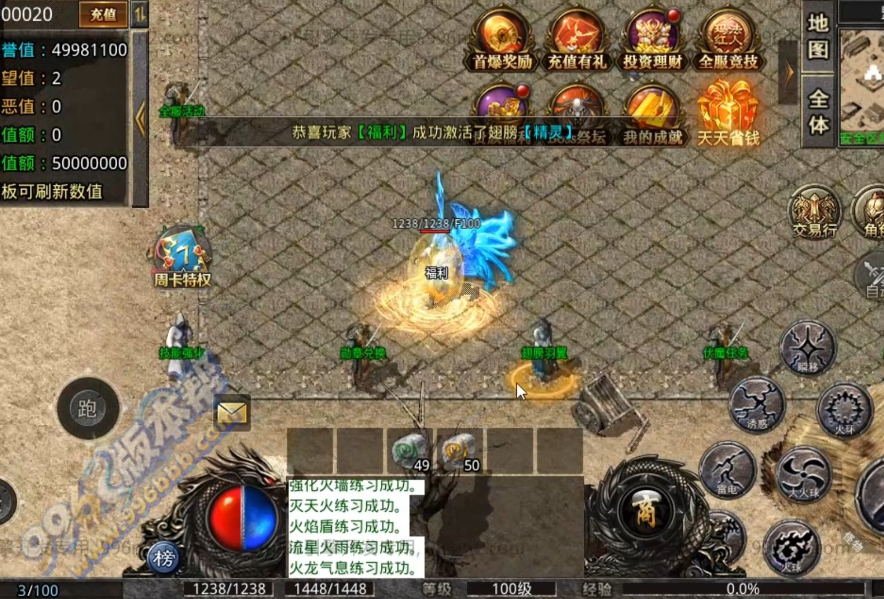Open the 首爆奖励 reward icon

[503, 38]
